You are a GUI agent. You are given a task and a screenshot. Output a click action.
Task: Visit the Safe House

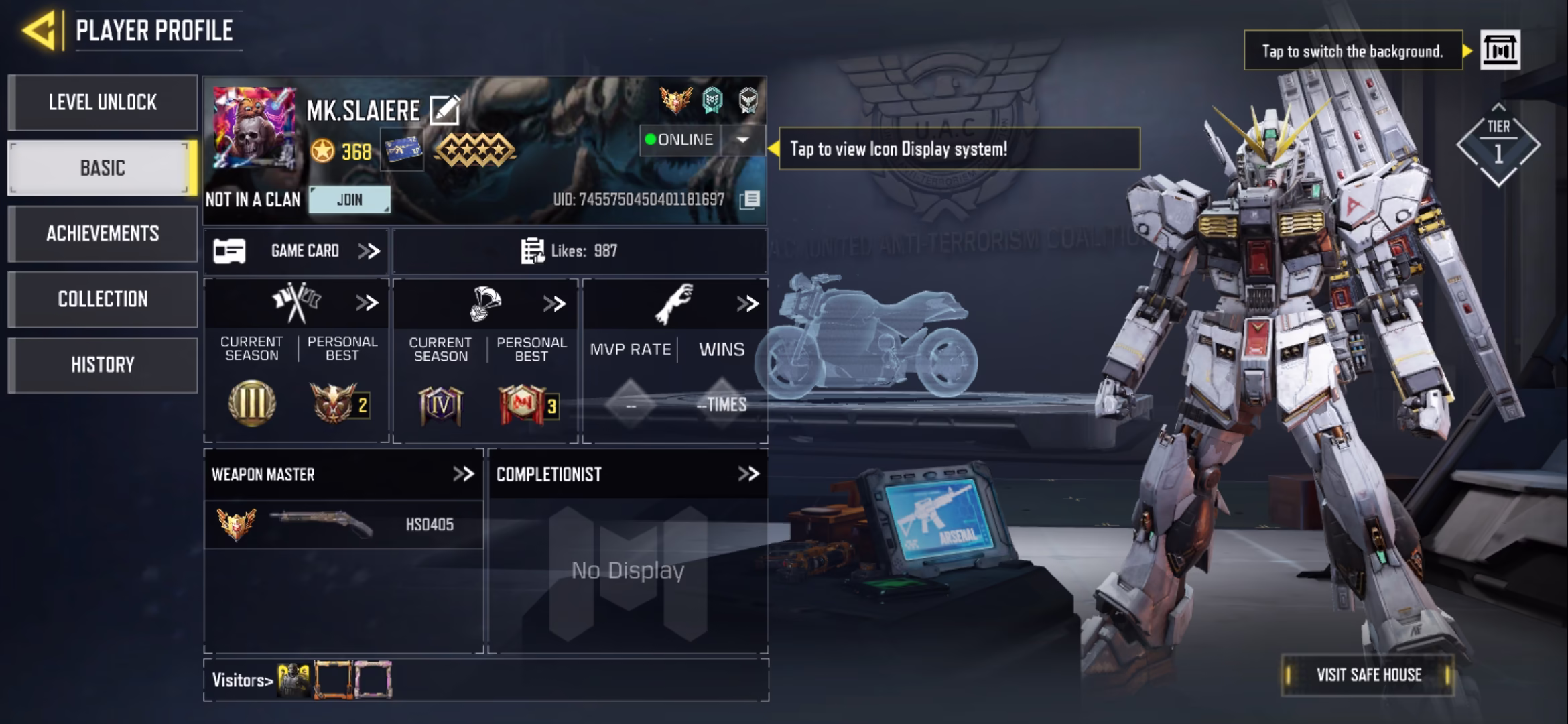(x=1368, y=675)
